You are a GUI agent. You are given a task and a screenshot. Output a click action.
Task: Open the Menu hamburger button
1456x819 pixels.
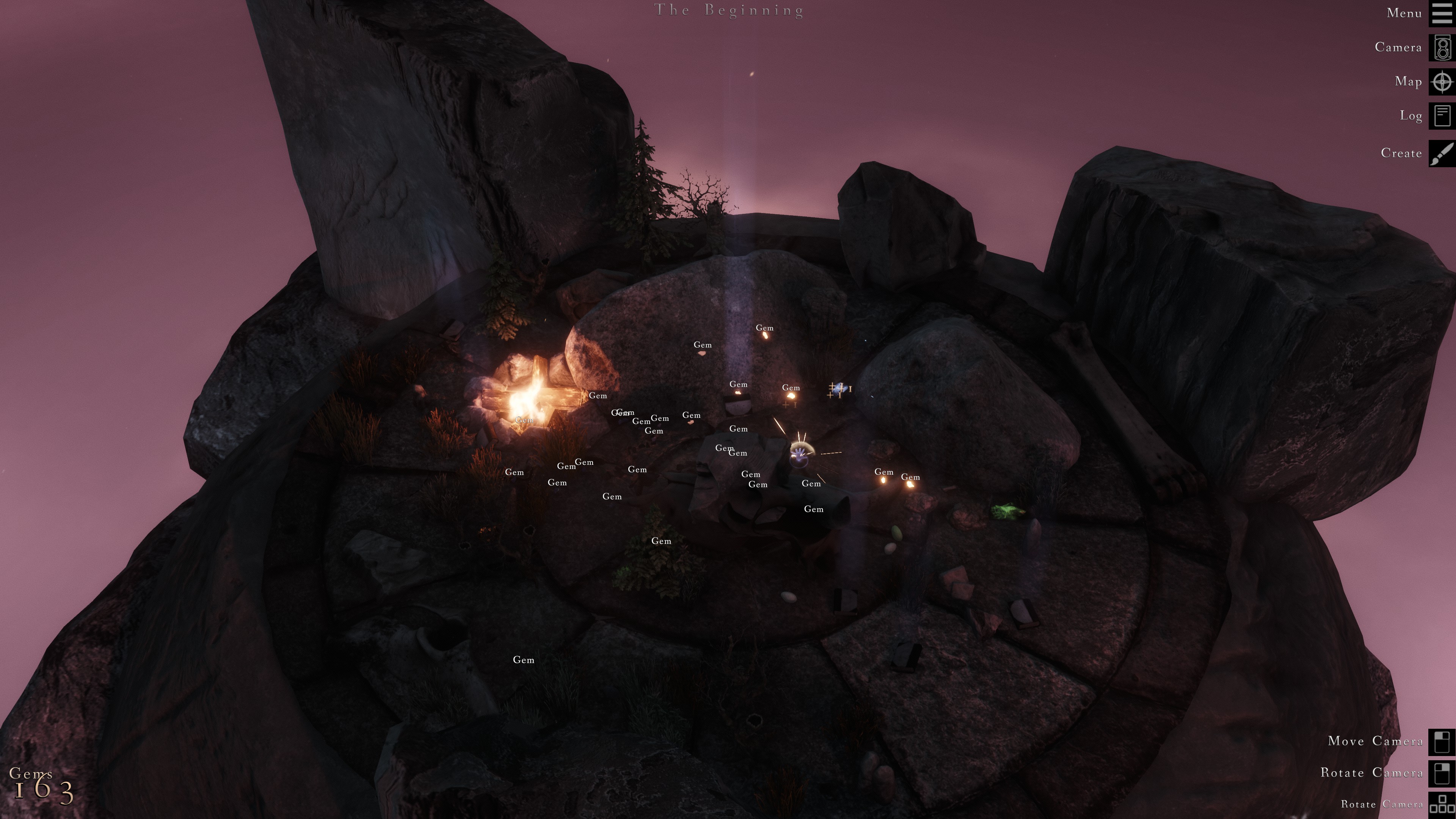pos(1442,14)
